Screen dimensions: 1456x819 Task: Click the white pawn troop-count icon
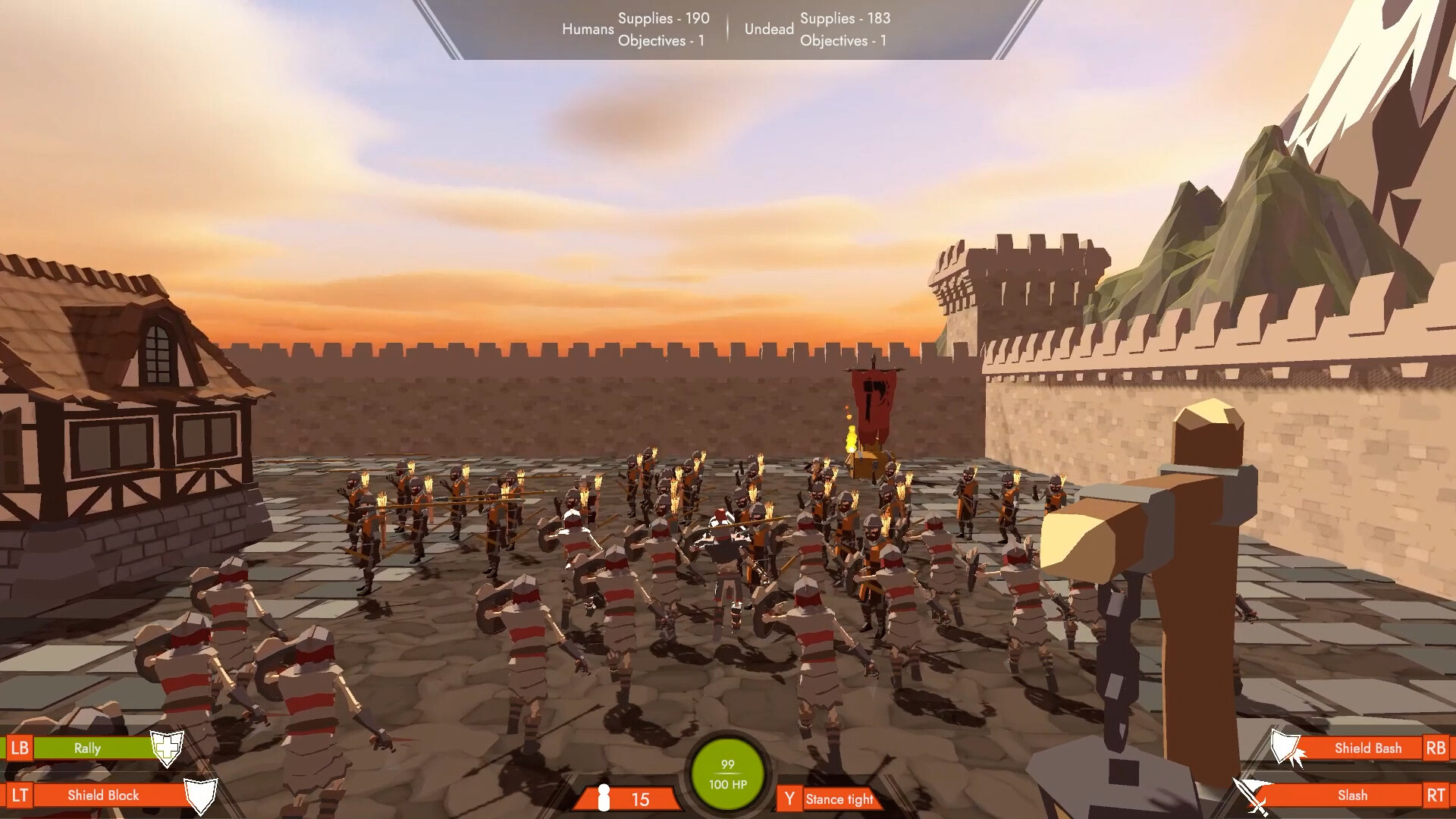click(604, 799)
